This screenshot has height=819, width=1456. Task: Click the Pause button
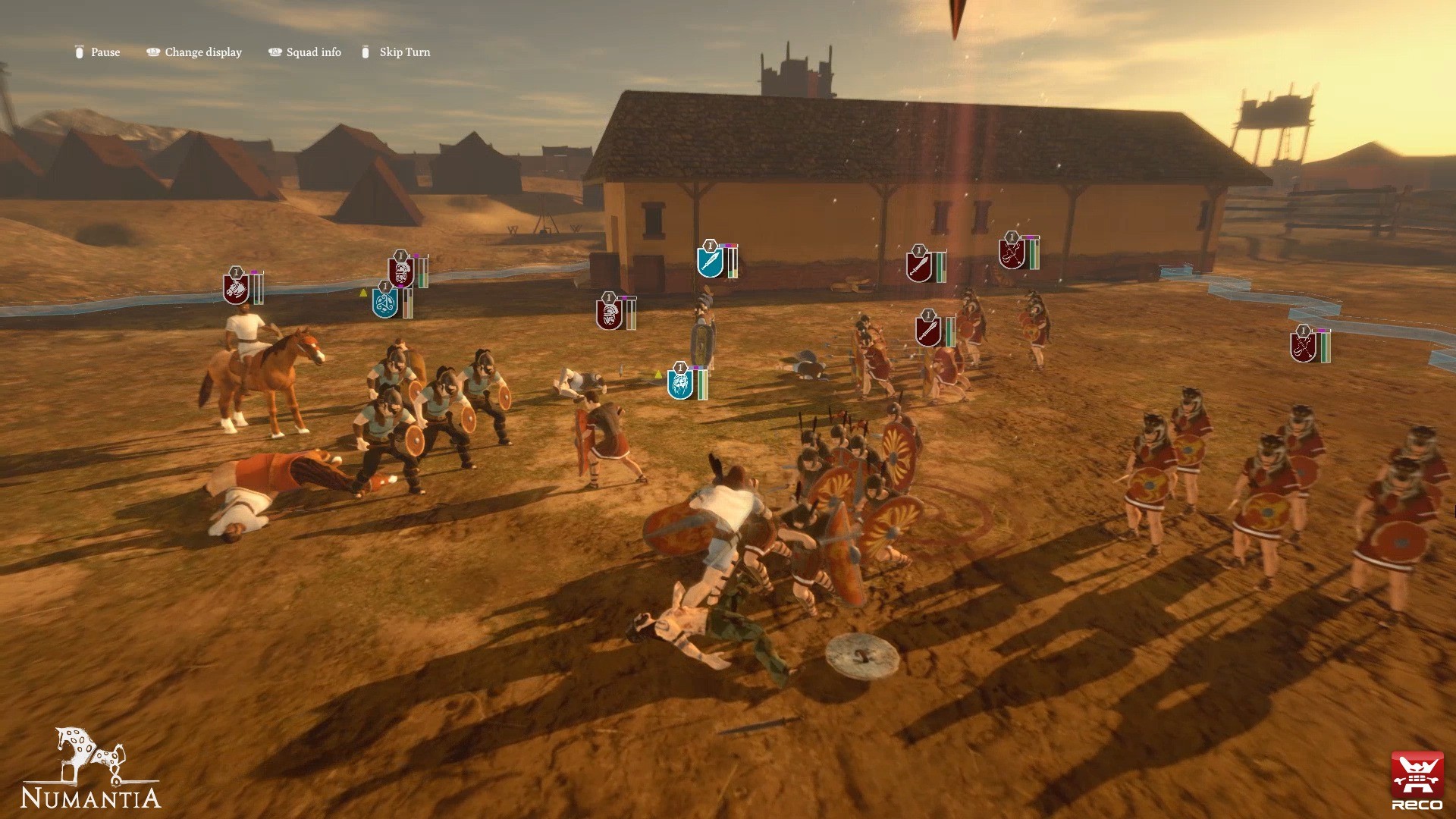pos(104,52)
